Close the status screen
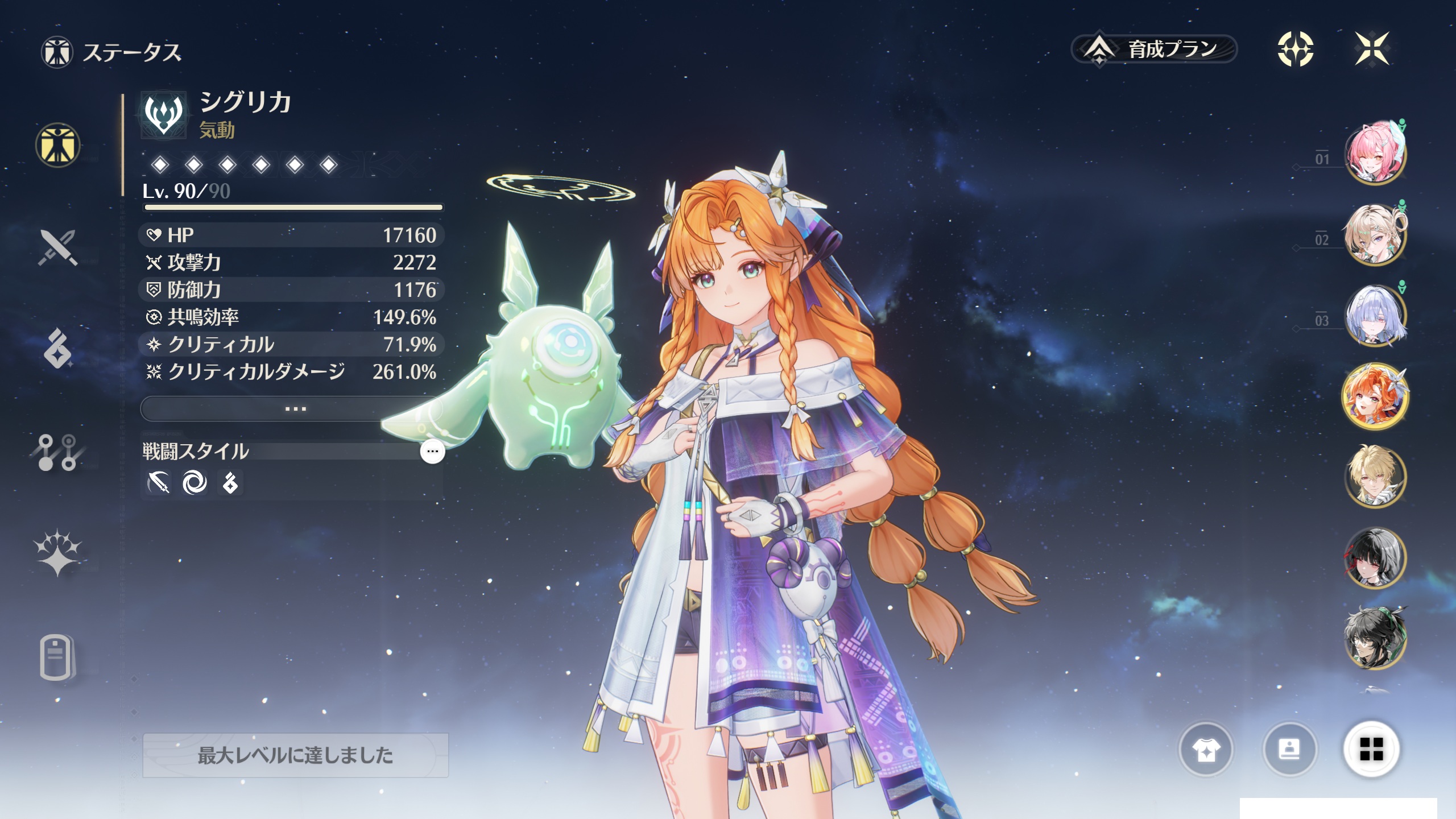Viewport: 1456px width, 819px height. pos(1372,49)
